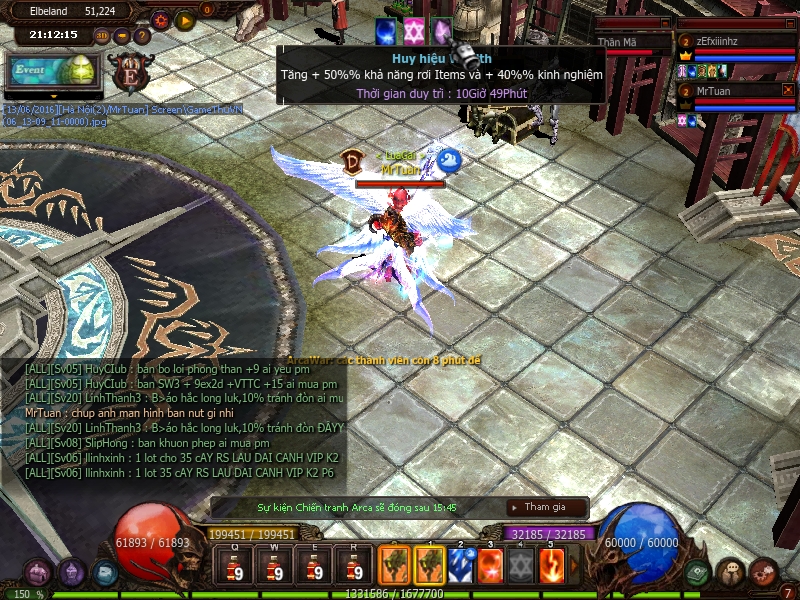
Task: Click the pink hexagram buff icon
Action: 414,30
